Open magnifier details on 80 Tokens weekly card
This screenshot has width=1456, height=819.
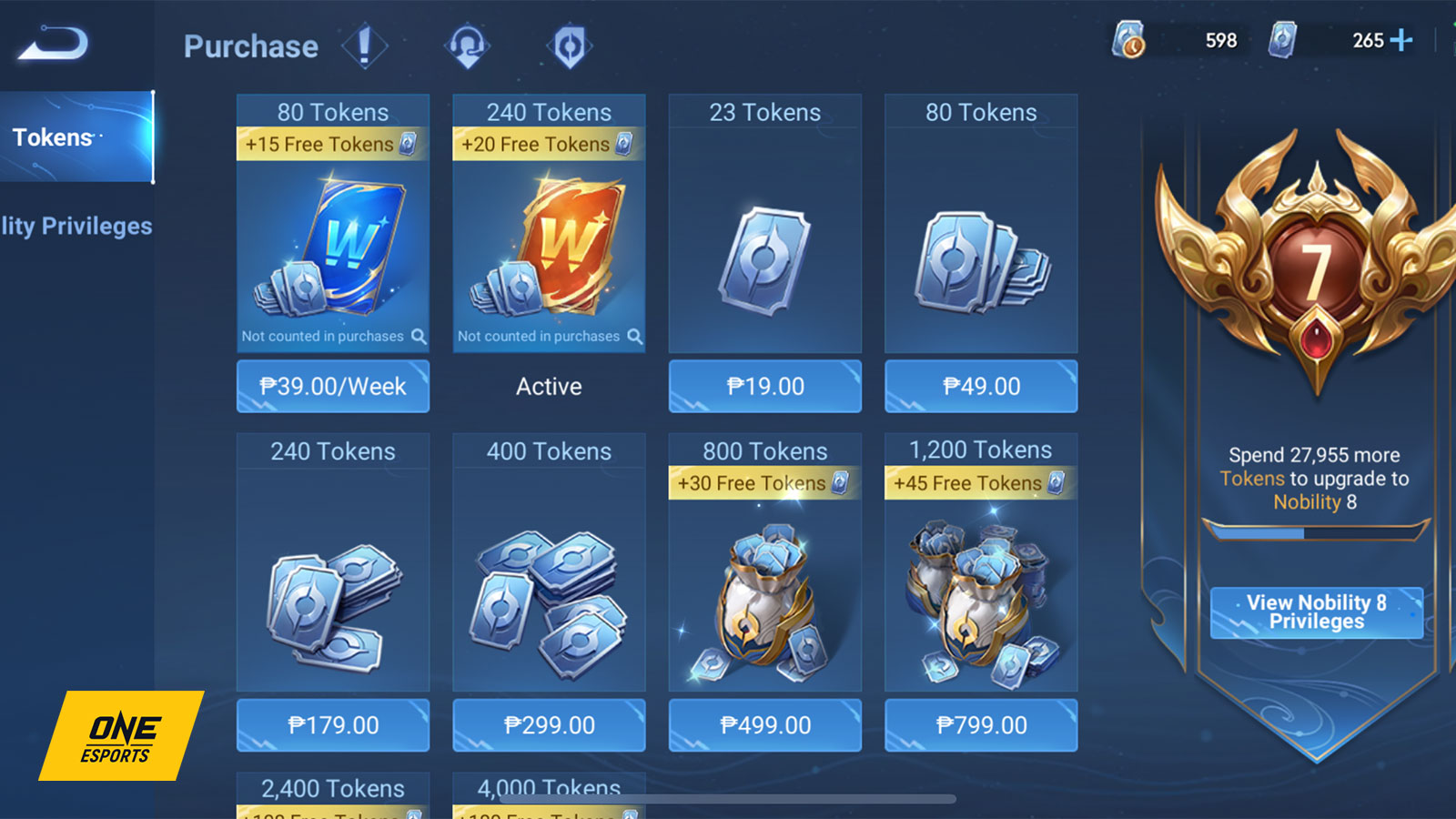(x=419, y=336)
